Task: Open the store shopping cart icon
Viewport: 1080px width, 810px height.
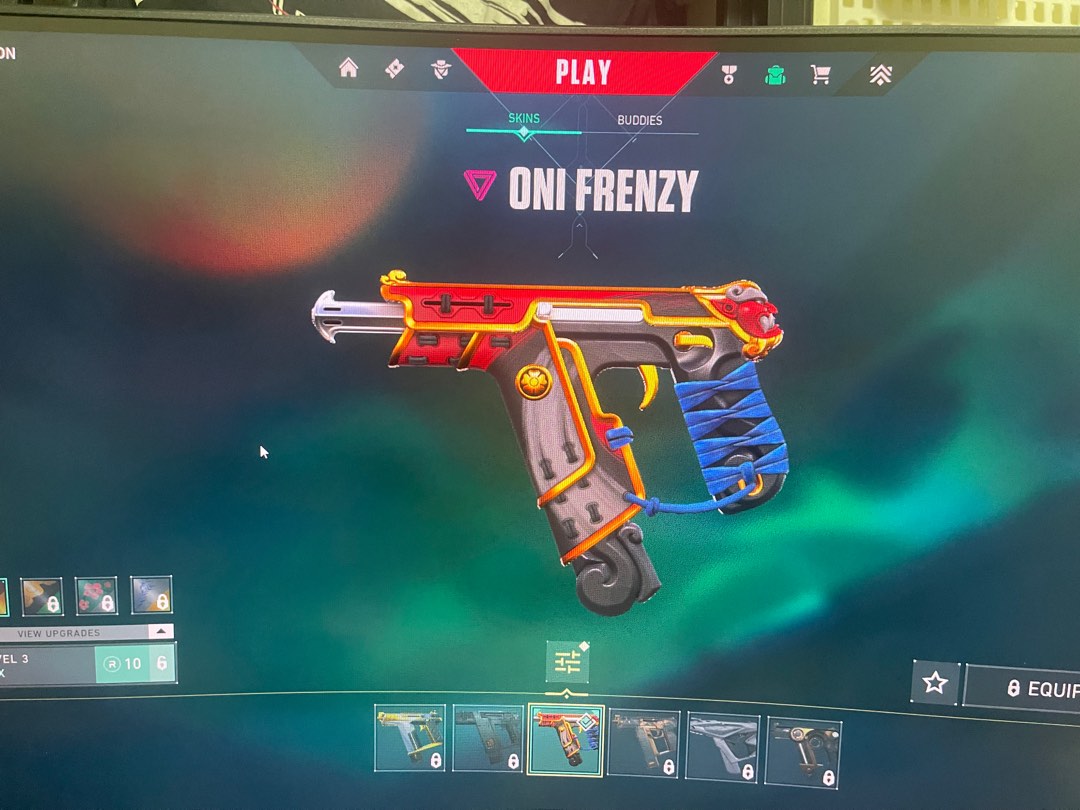Action: click(821, 75)
